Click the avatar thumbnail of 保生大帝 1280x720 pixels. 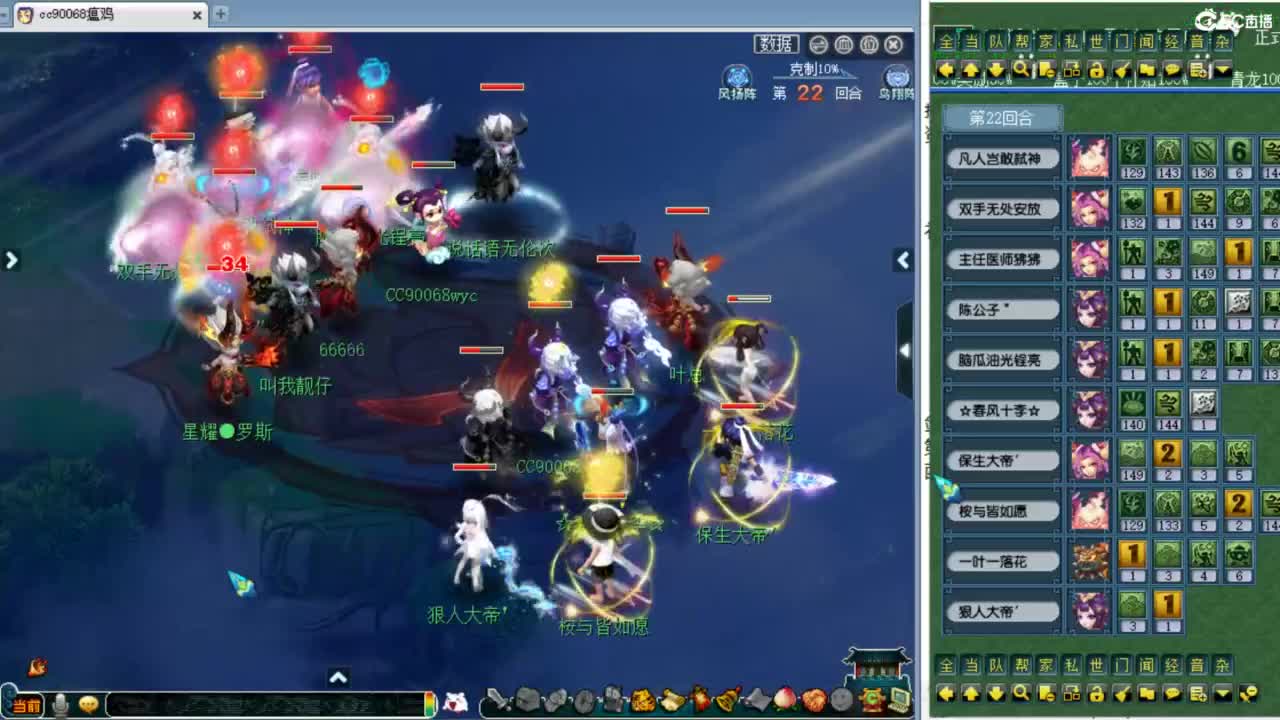pos(1089,459)
